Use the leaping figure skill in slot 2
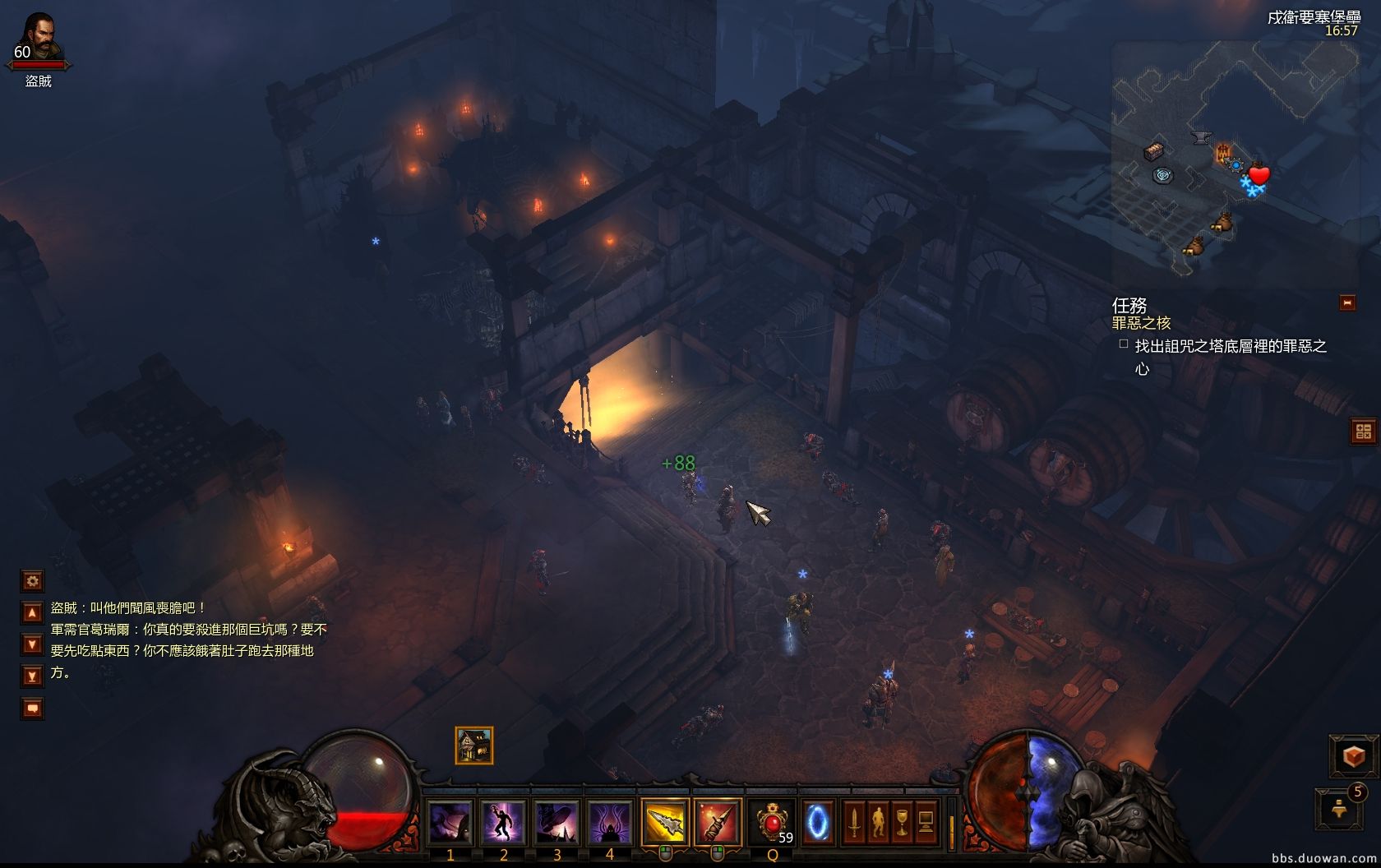 pyautogui.click(x=503, y=821)
